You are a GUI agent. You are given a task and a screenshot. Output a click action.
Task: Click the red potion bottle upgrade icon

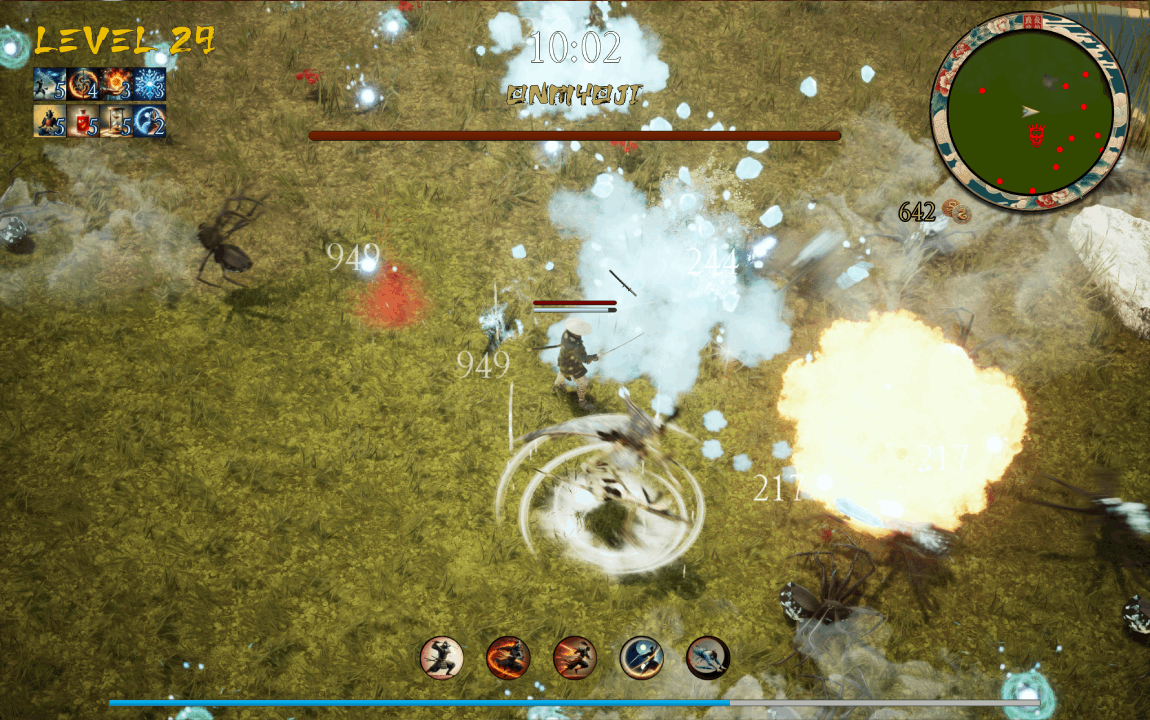click(83, 120)
